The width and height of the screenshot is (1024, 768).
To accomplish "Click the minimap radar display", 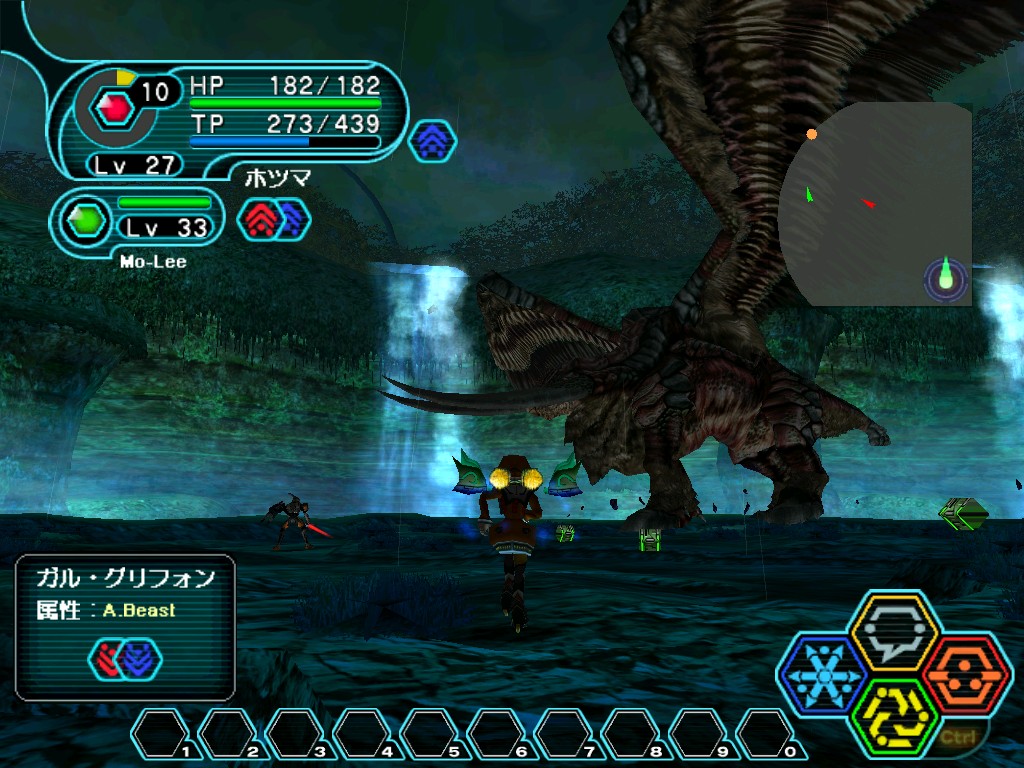I will click(876, 205).
